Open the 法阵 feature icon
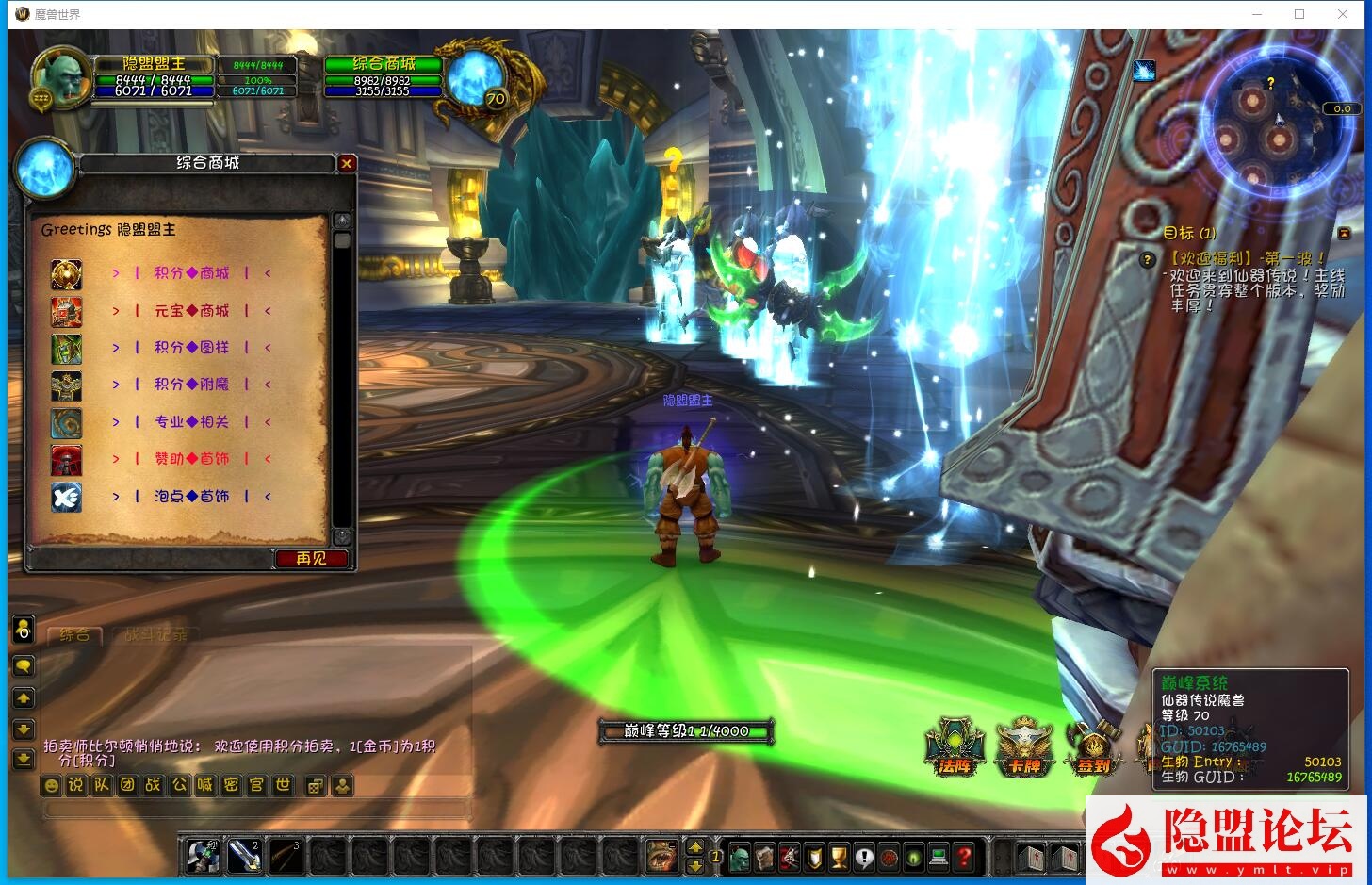This screenshot has height=885, width=1372. 955,749
